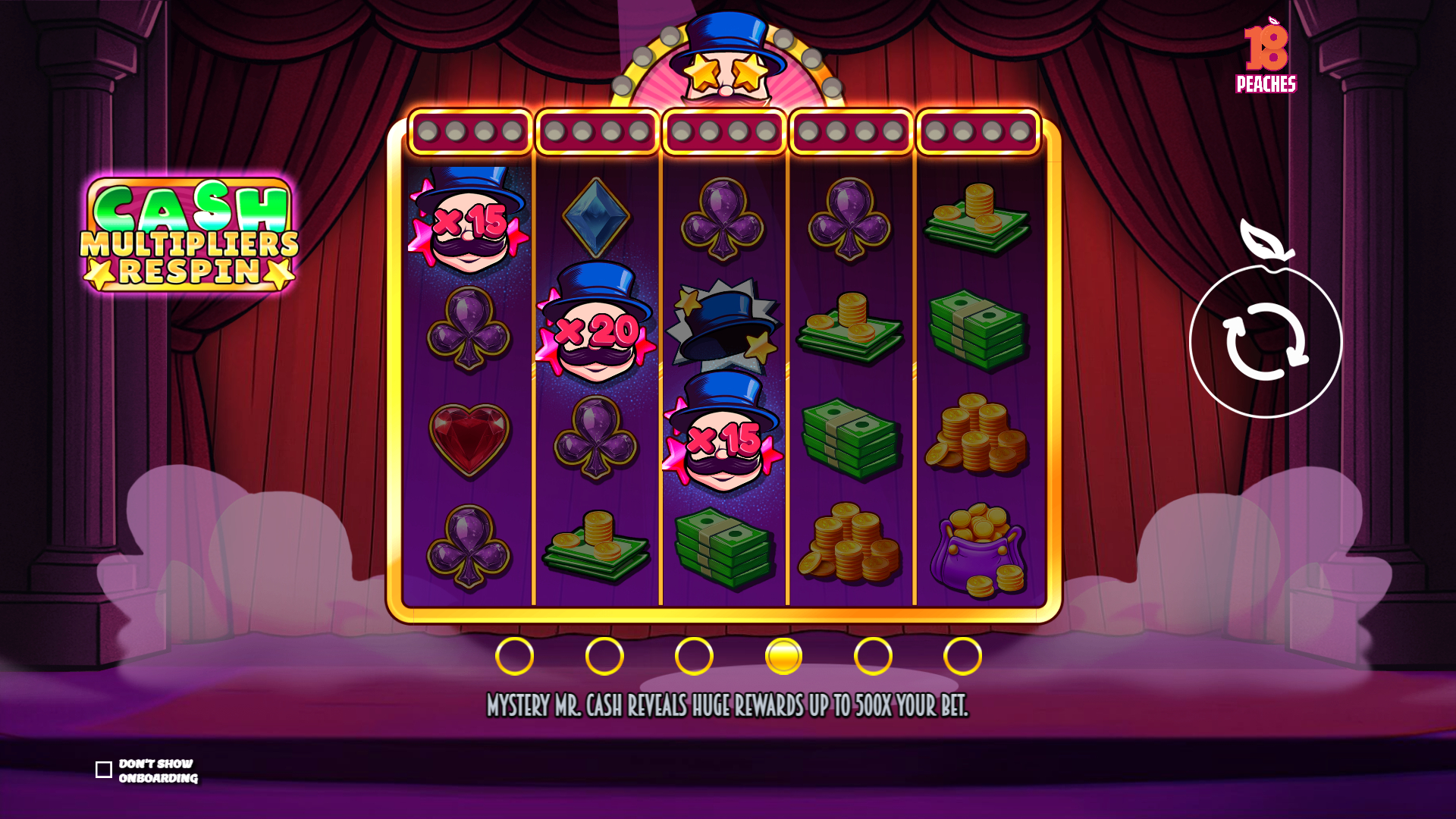The height and width of the screenshot is (819, 1456).
Task: Select the third onboarding page dot
Action: click(694, 656)
